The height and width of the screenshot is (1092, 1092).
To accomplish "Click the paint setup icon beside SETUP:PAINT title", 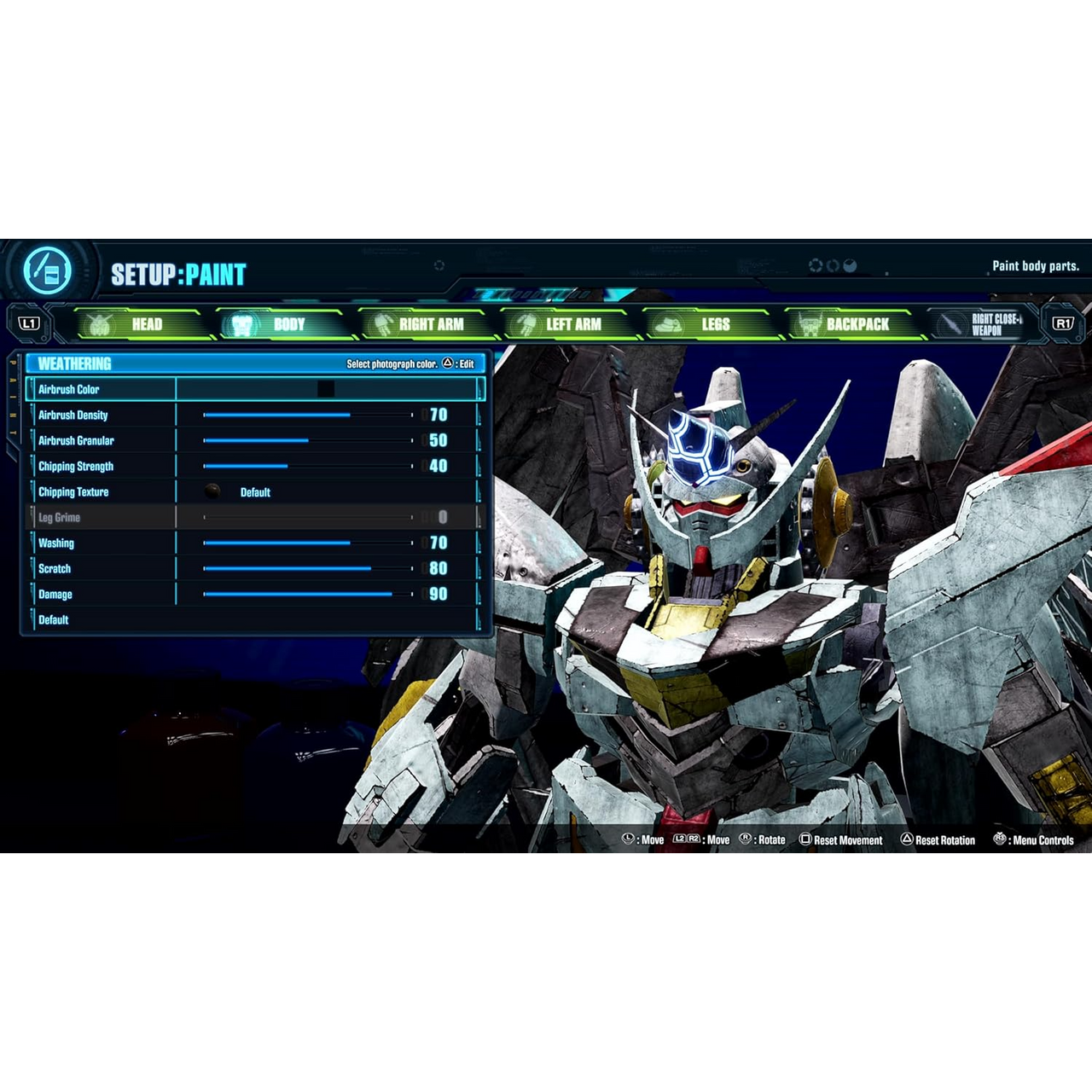I will (x=49, y=270).
